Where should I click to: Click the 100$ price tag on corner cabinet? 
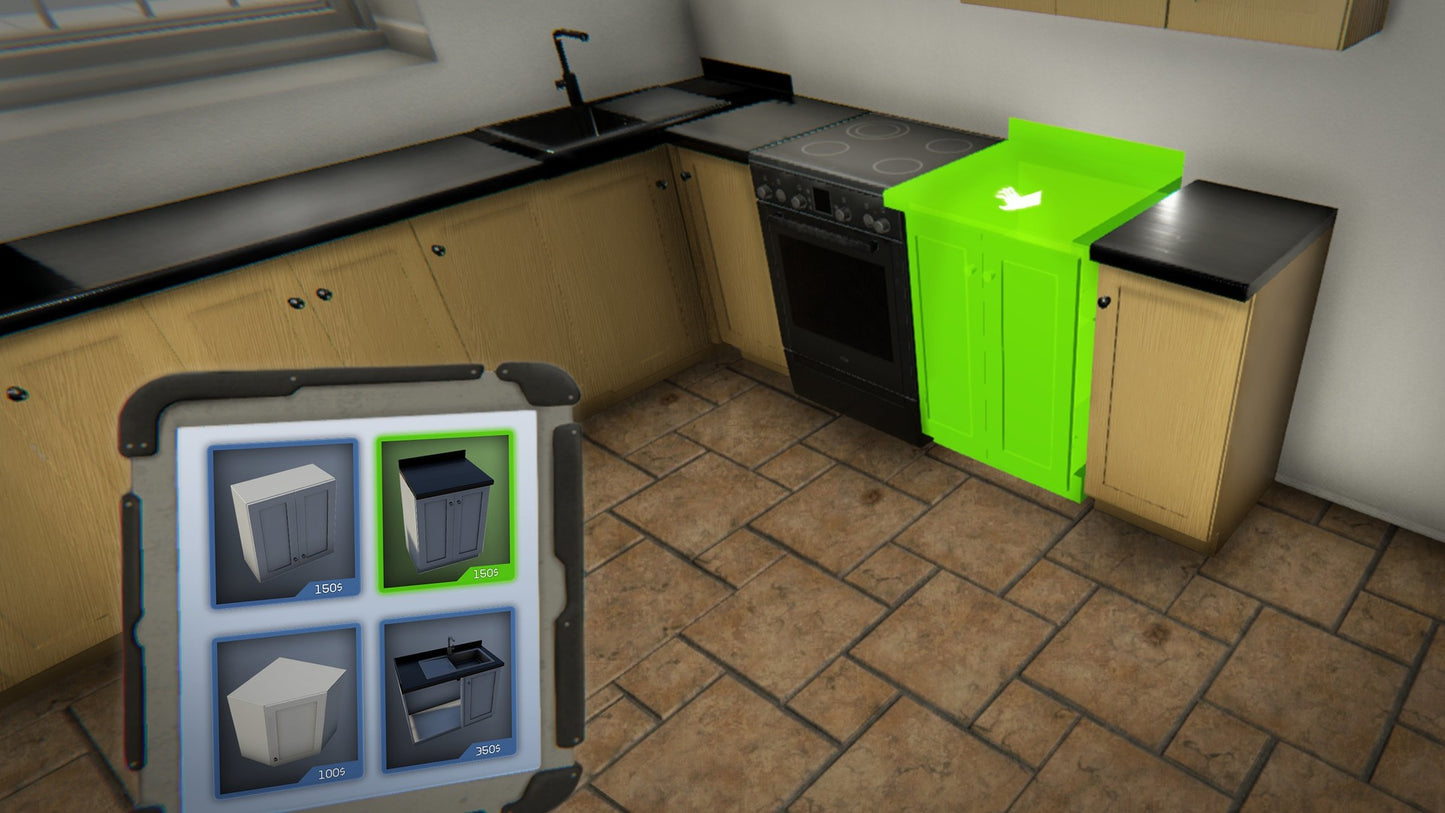(330, 773)
